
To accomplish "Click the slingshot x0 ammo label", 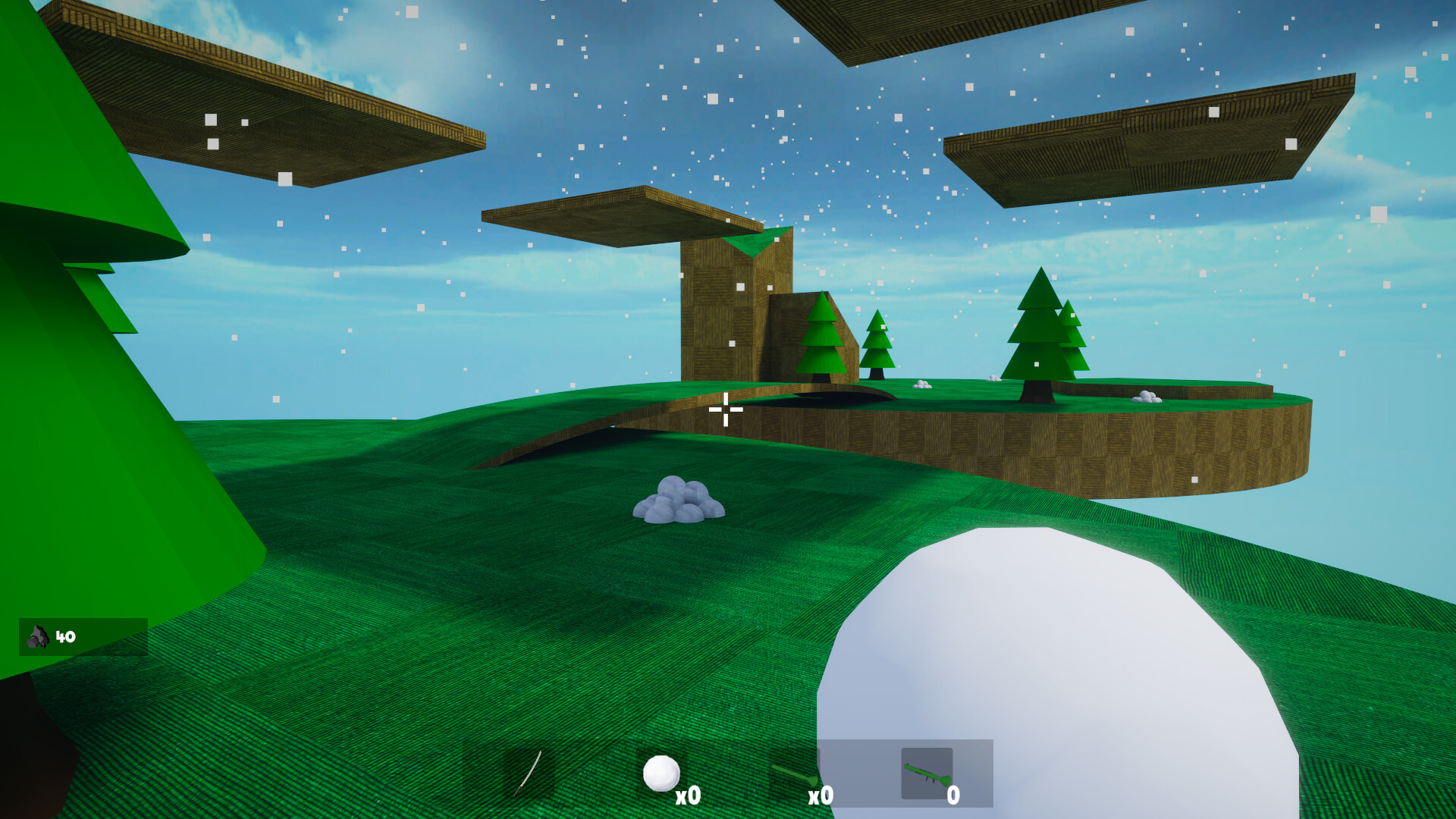I will (x=820, y=797).
